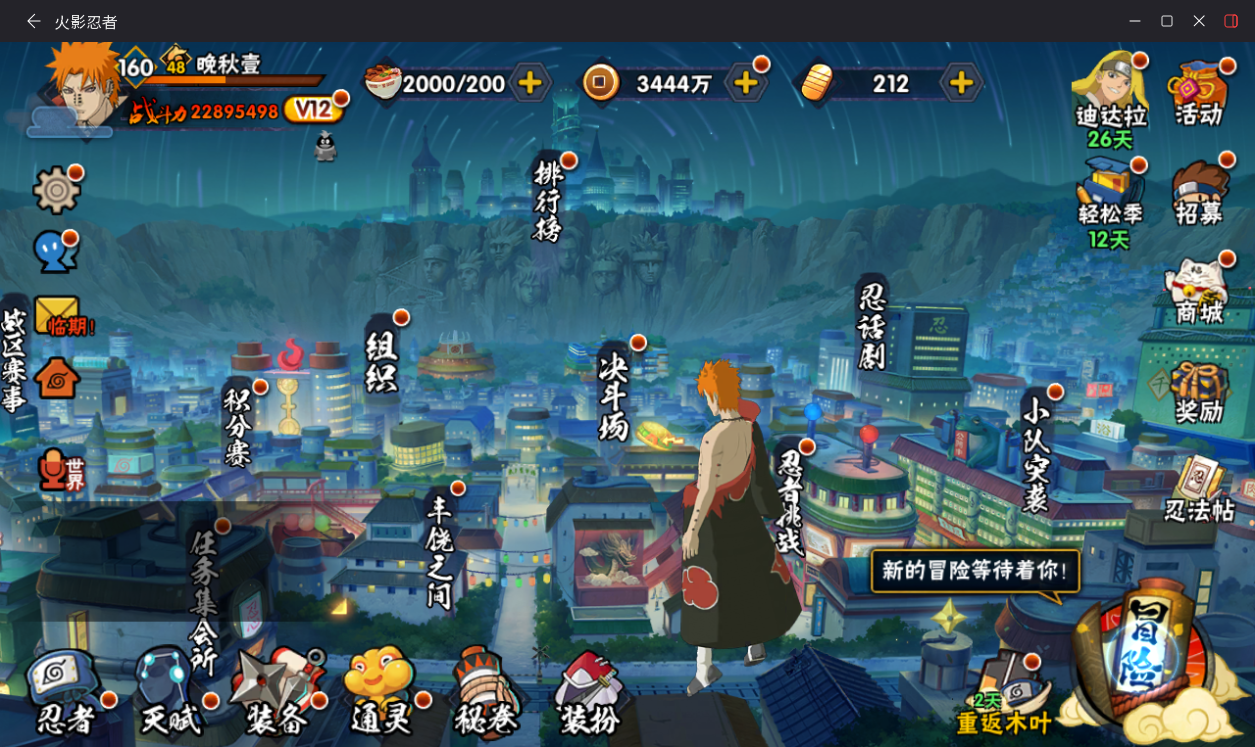Viewport: 1255px width, 747px height.
Task: Open the 装扮 costume menu
Action: pyautogui.click(x=590, y=692)
